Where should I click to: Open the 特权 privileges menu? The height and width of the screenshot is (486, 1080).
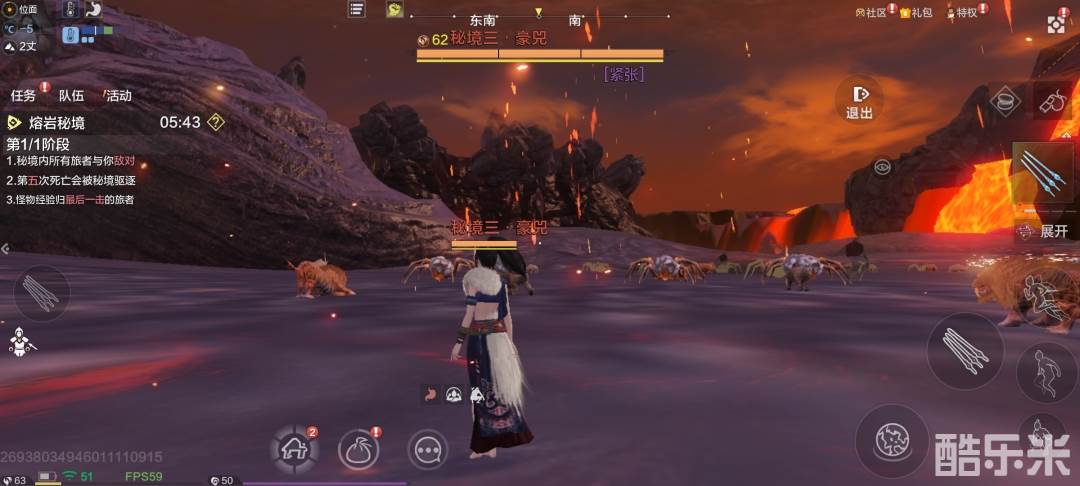pos(962,13)
